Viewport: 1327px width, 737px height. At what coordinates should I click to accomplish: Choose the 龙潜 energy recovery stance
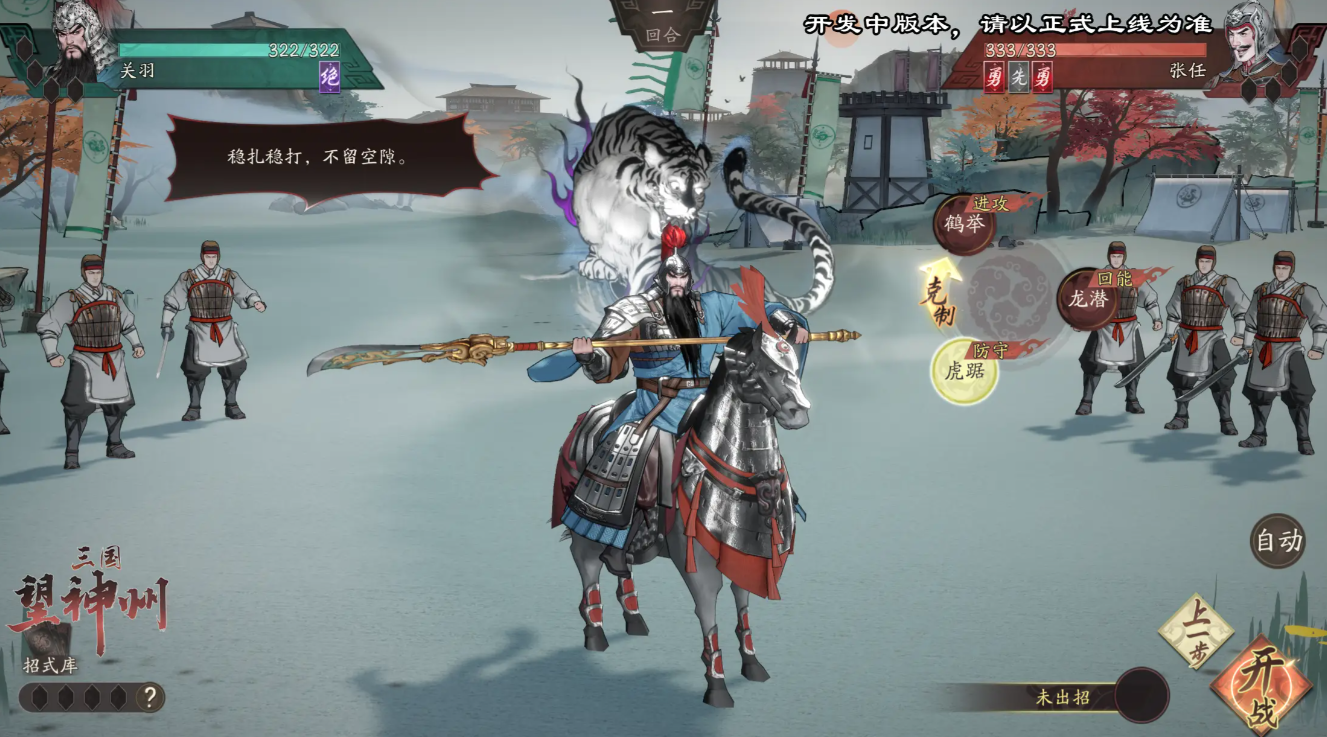click(x=1089, y=298)
